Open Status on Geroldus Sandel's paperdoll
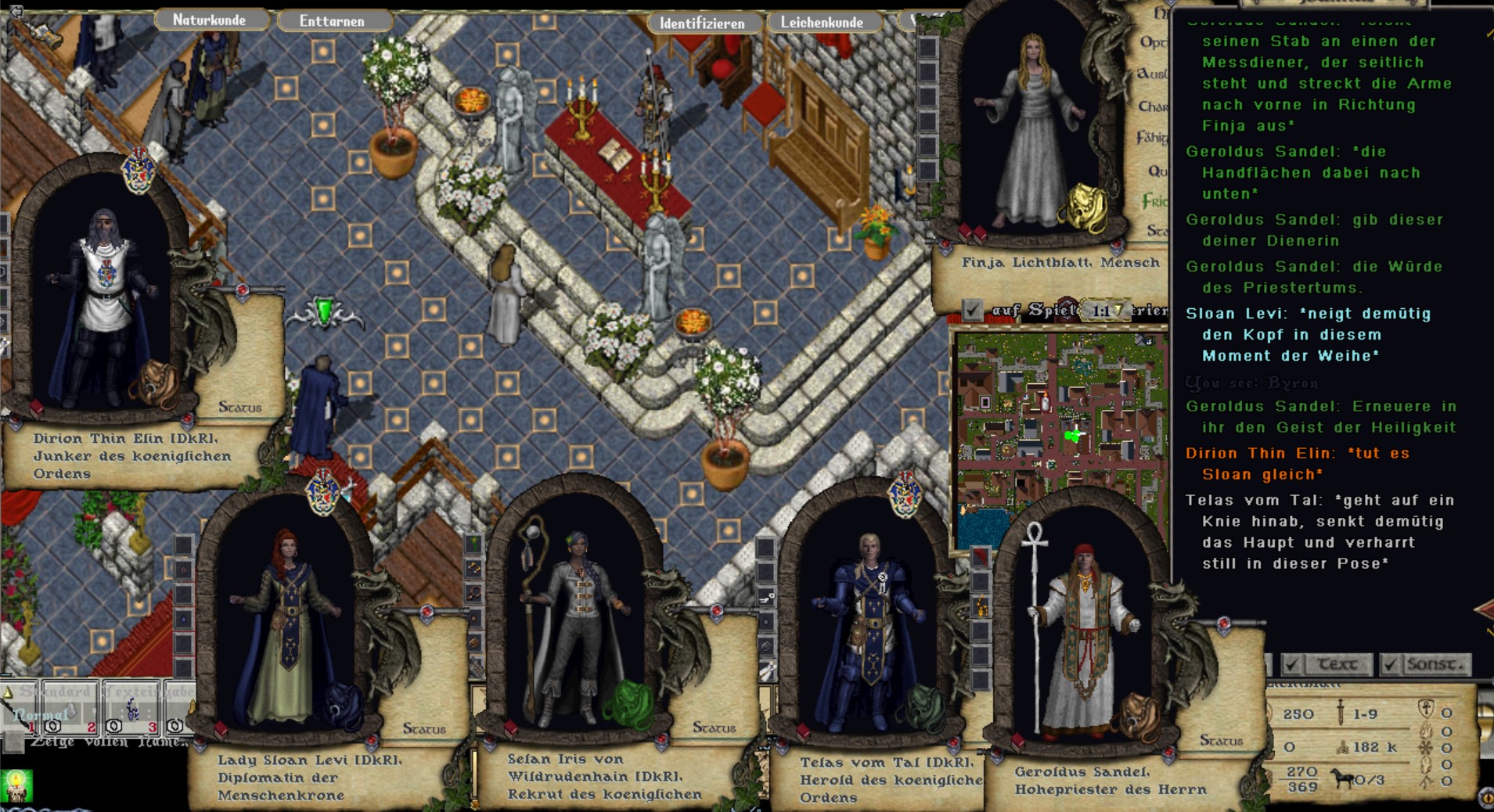The height and width of the screenshot is (812, 1494). [x=1221, y=740]
